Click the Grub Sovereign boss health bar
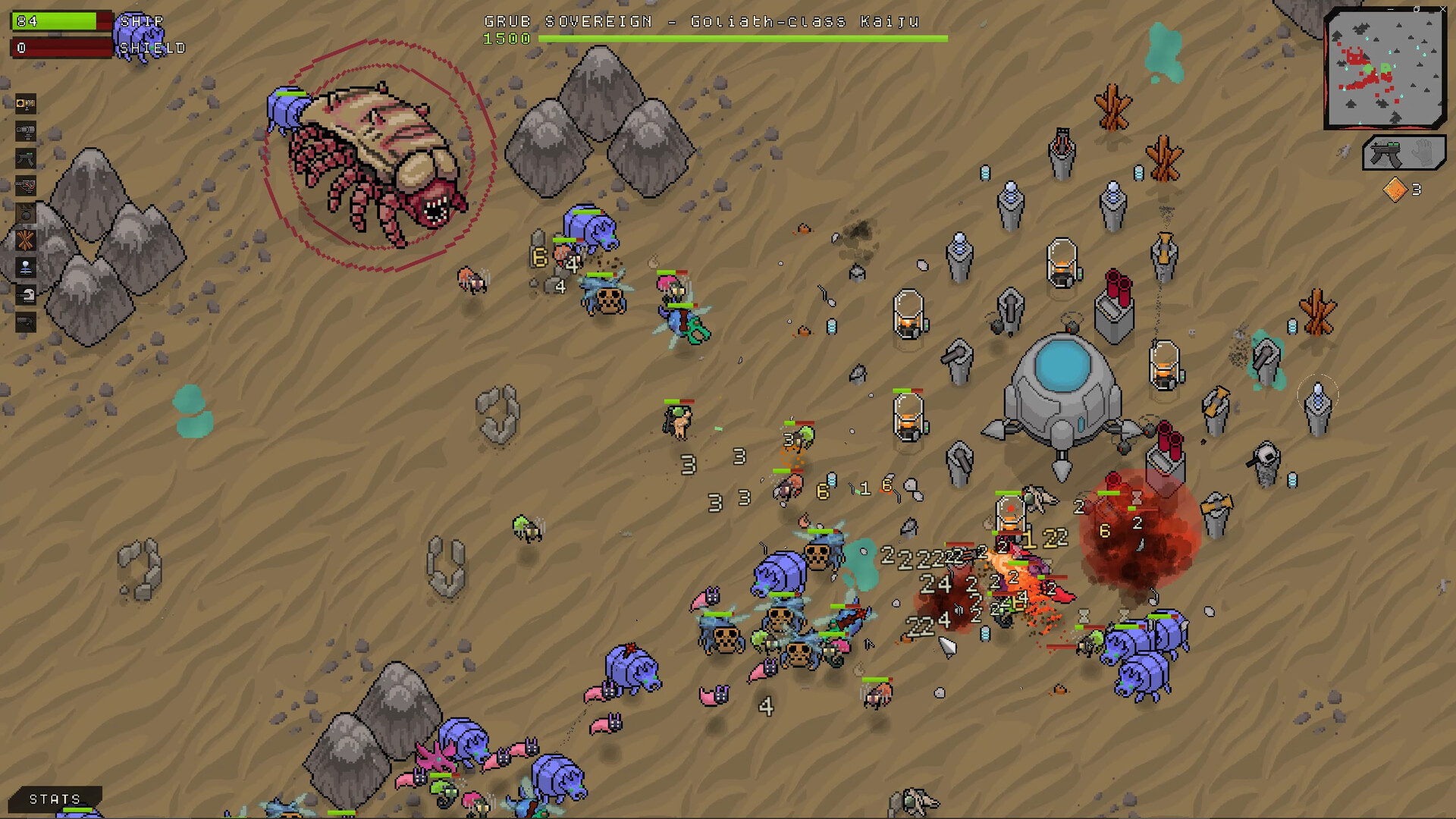1456x819 pixels. click(747, 38)
